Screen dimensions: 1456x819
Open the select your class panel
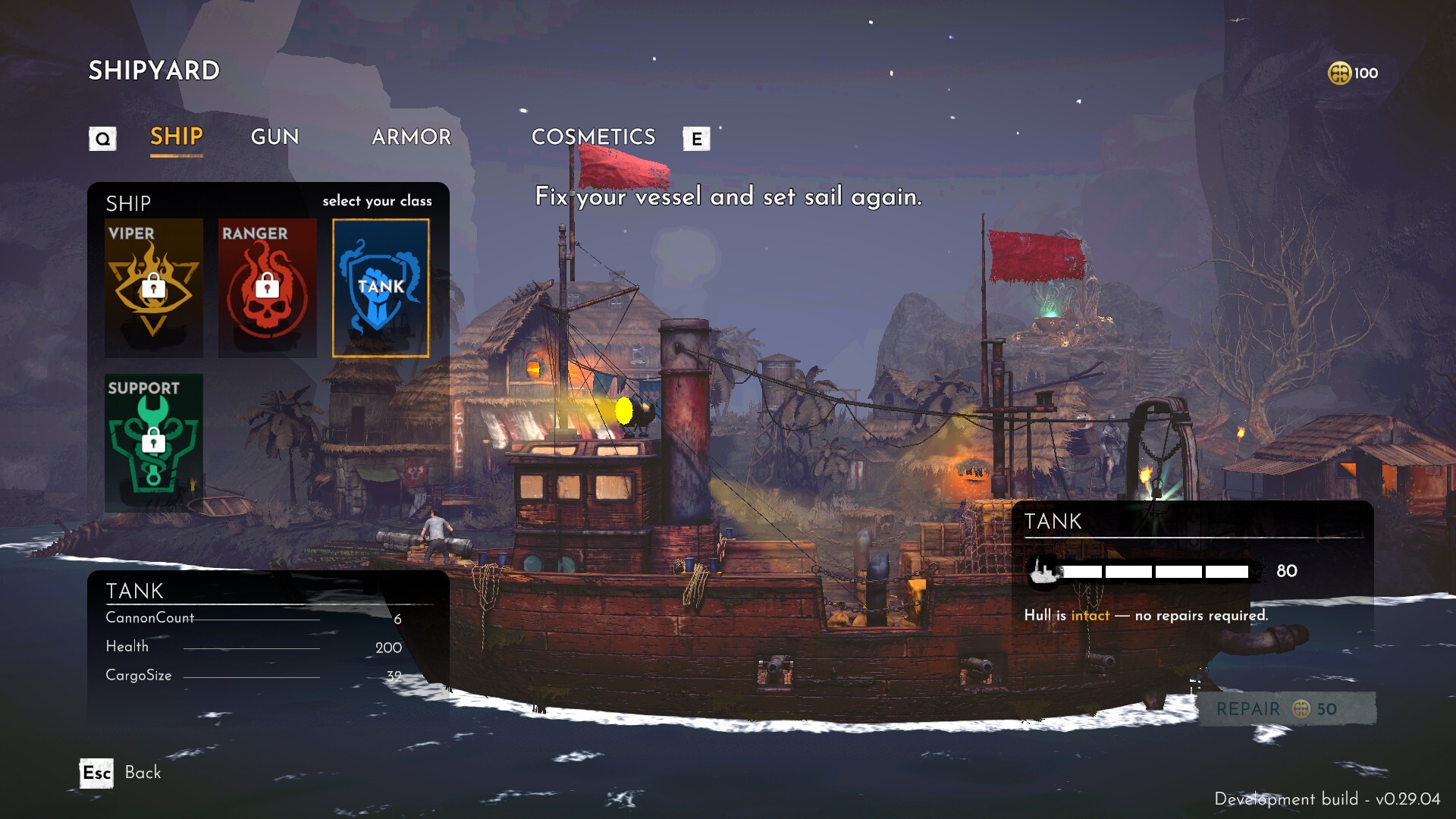pos(377,201)
